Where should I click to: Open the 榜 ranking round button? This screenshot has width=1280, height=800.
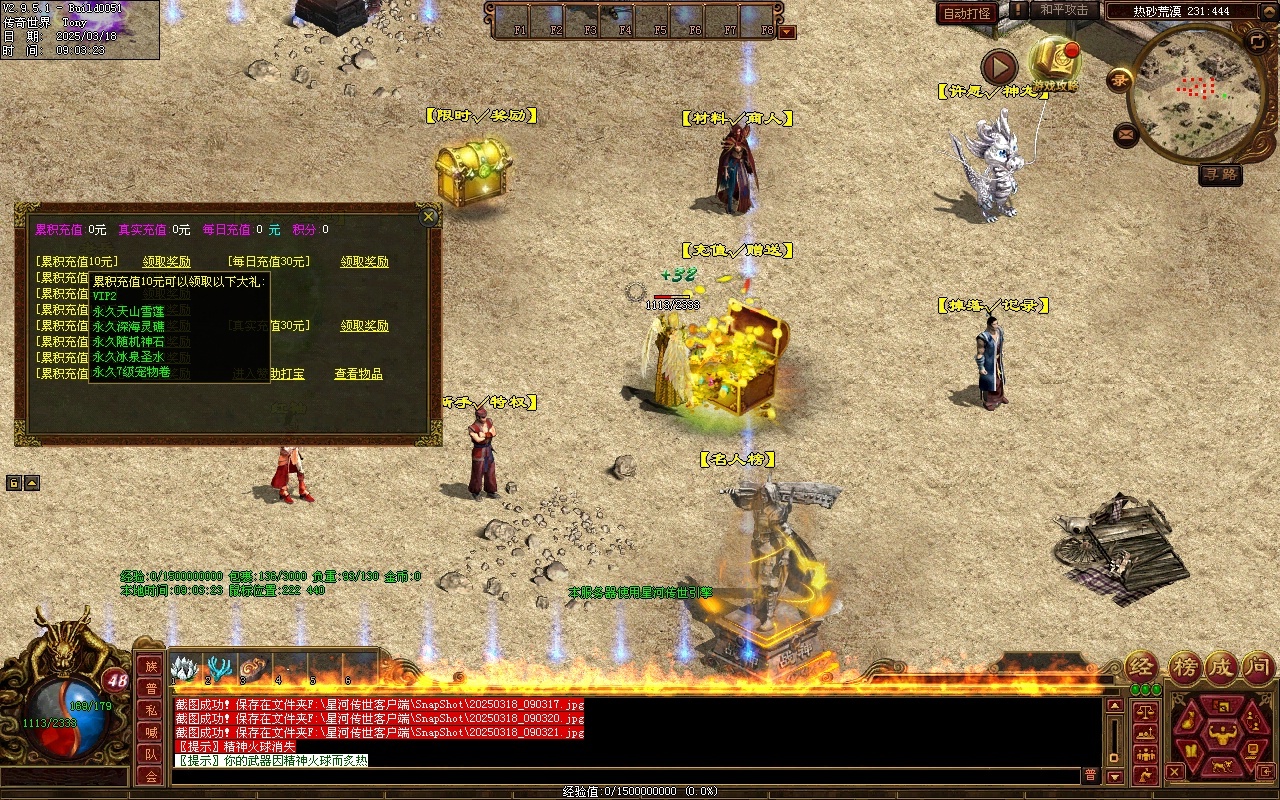click(x=1185, y=667)
